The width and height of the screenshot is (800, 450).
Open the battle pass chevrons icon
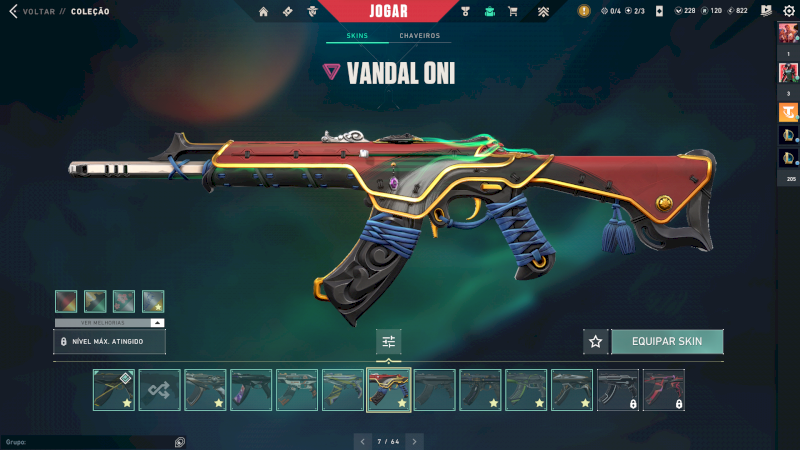point(543,11)
